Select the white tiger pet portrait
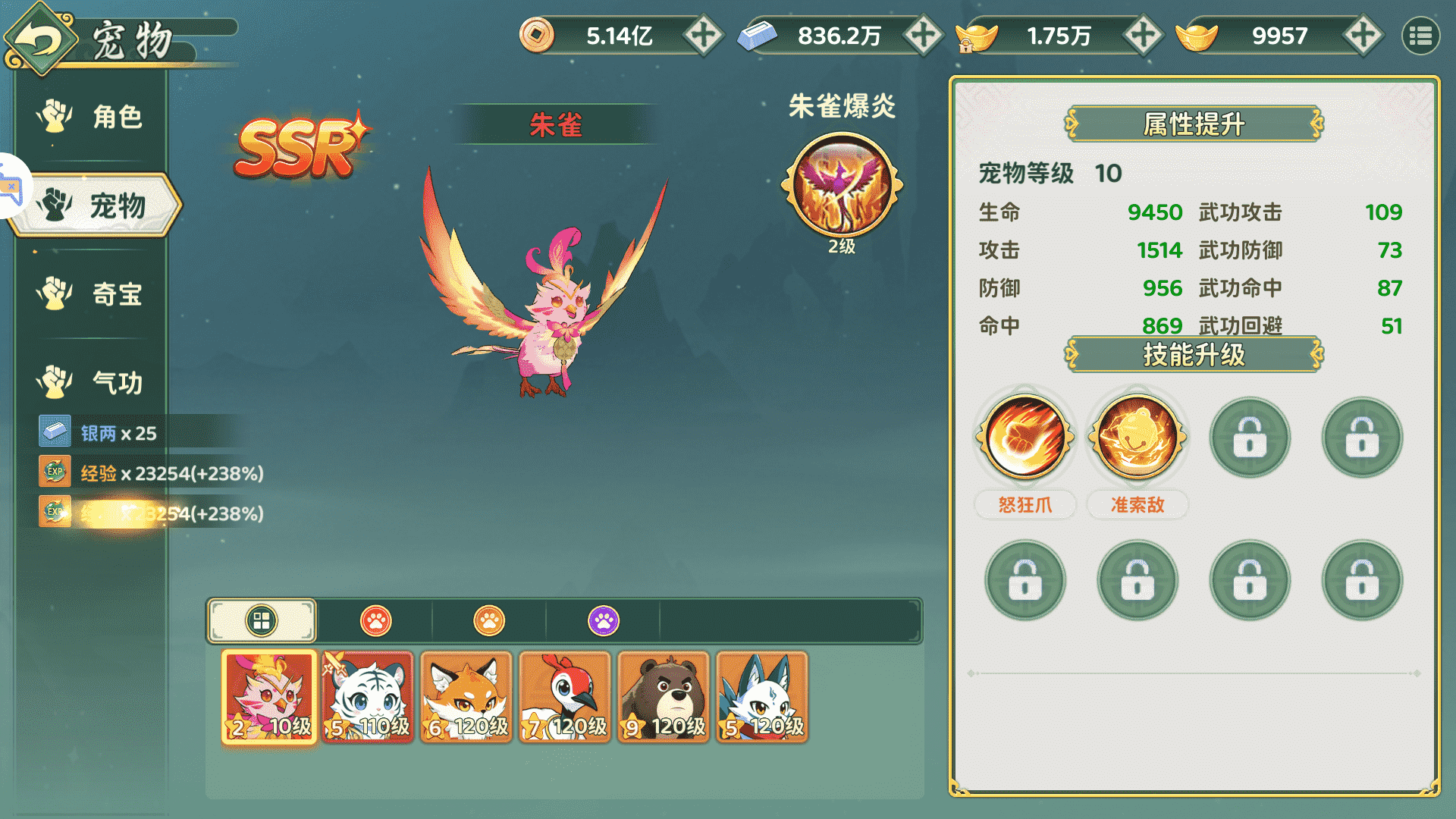This screenshot has width=1456, height=819. [368, 696]
